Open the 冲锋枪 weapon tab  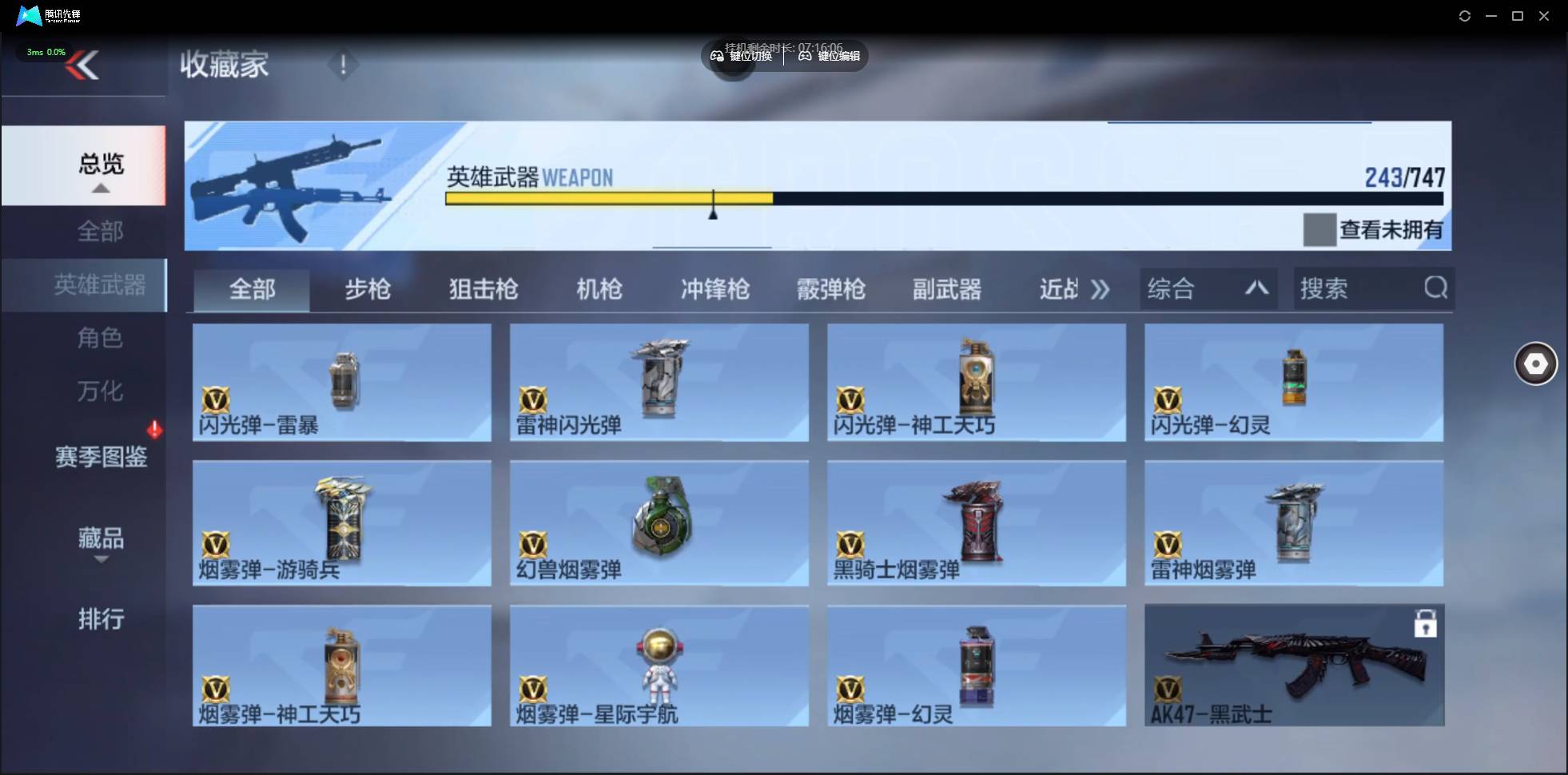(714, 288)
